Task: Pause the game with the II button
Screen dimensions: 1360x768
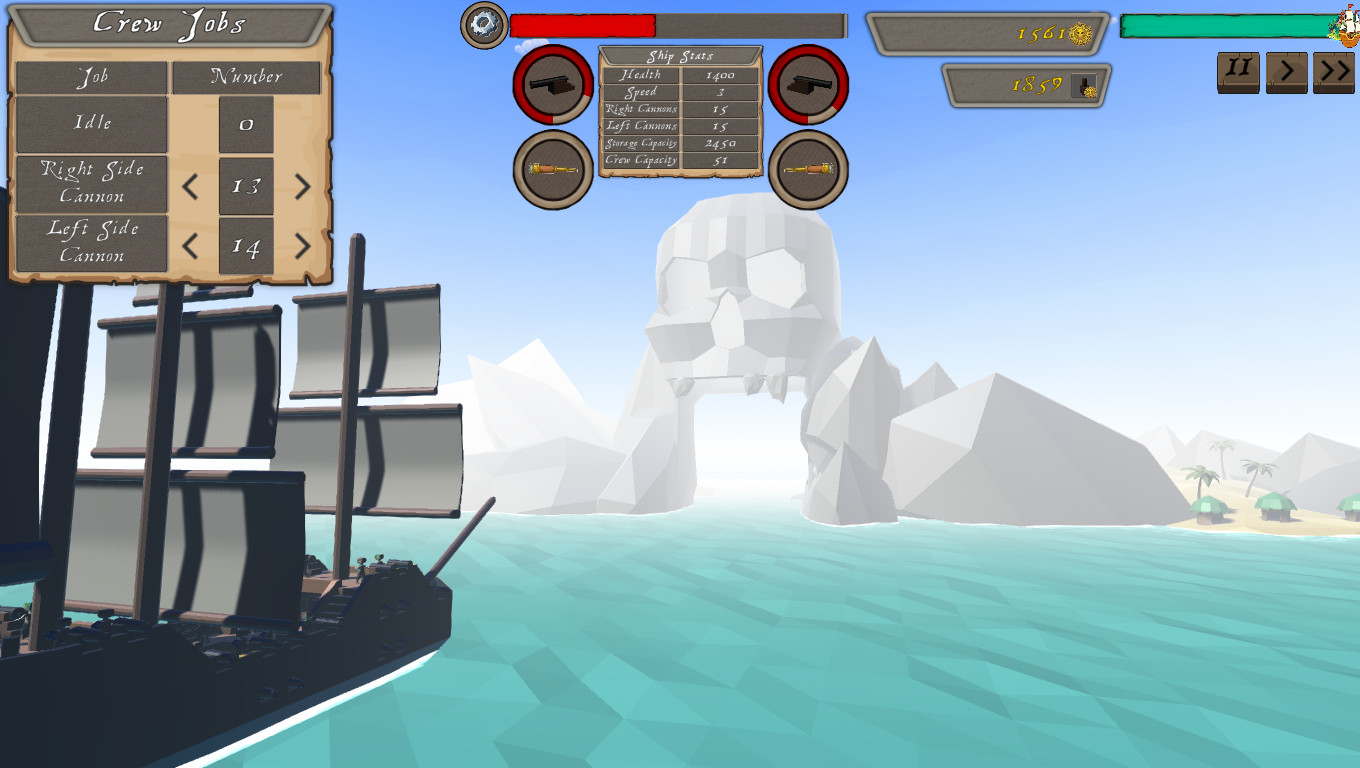Action: 1237,71
